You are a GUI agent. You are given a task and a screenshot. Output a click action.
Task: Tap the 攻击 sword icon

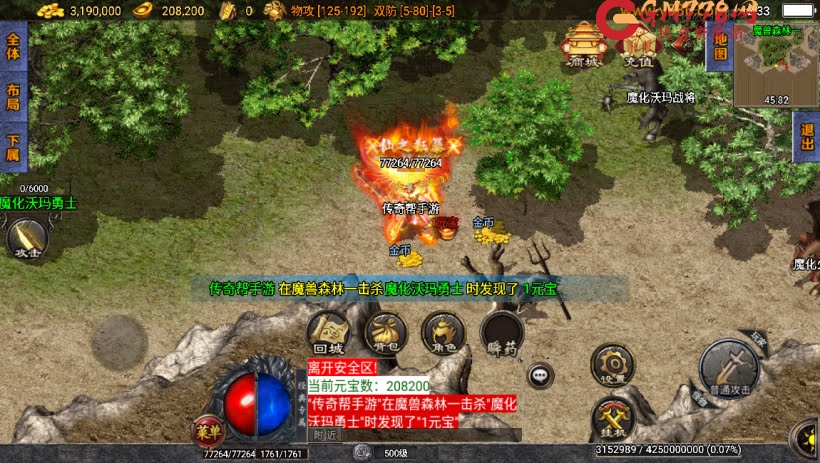pyautogui.click(x=27, y=239)
